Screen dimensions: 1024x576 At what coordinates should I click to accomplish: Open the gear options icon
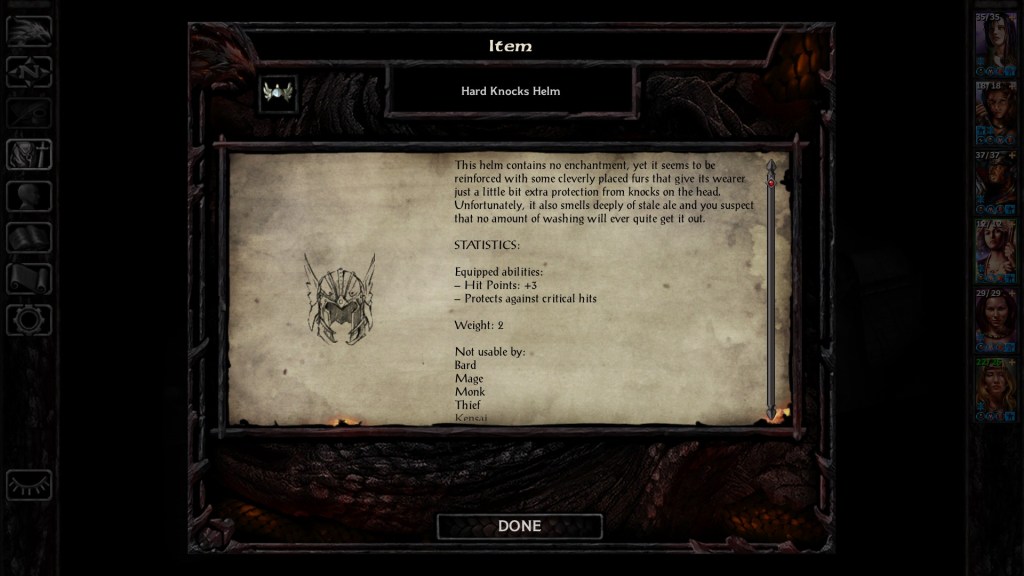(29, 320)
